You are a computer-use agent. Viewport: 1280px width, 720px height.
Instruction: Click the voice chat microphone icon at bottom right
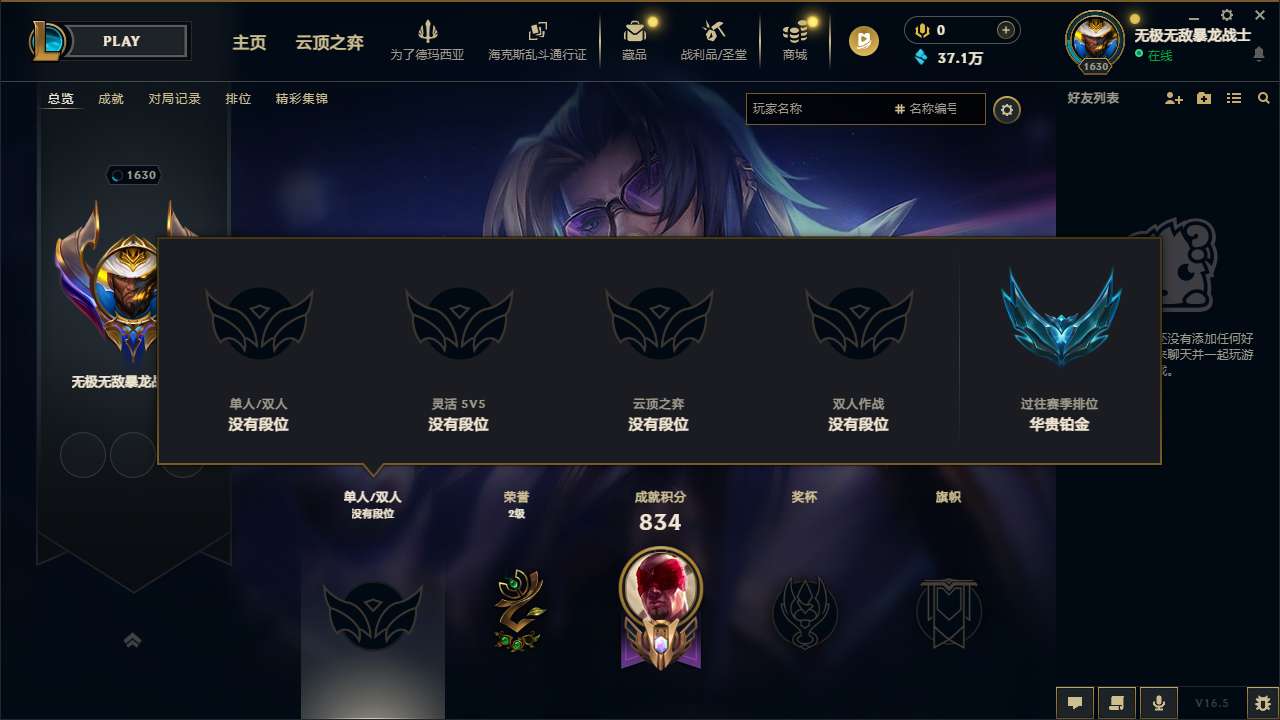(1159, 702)
